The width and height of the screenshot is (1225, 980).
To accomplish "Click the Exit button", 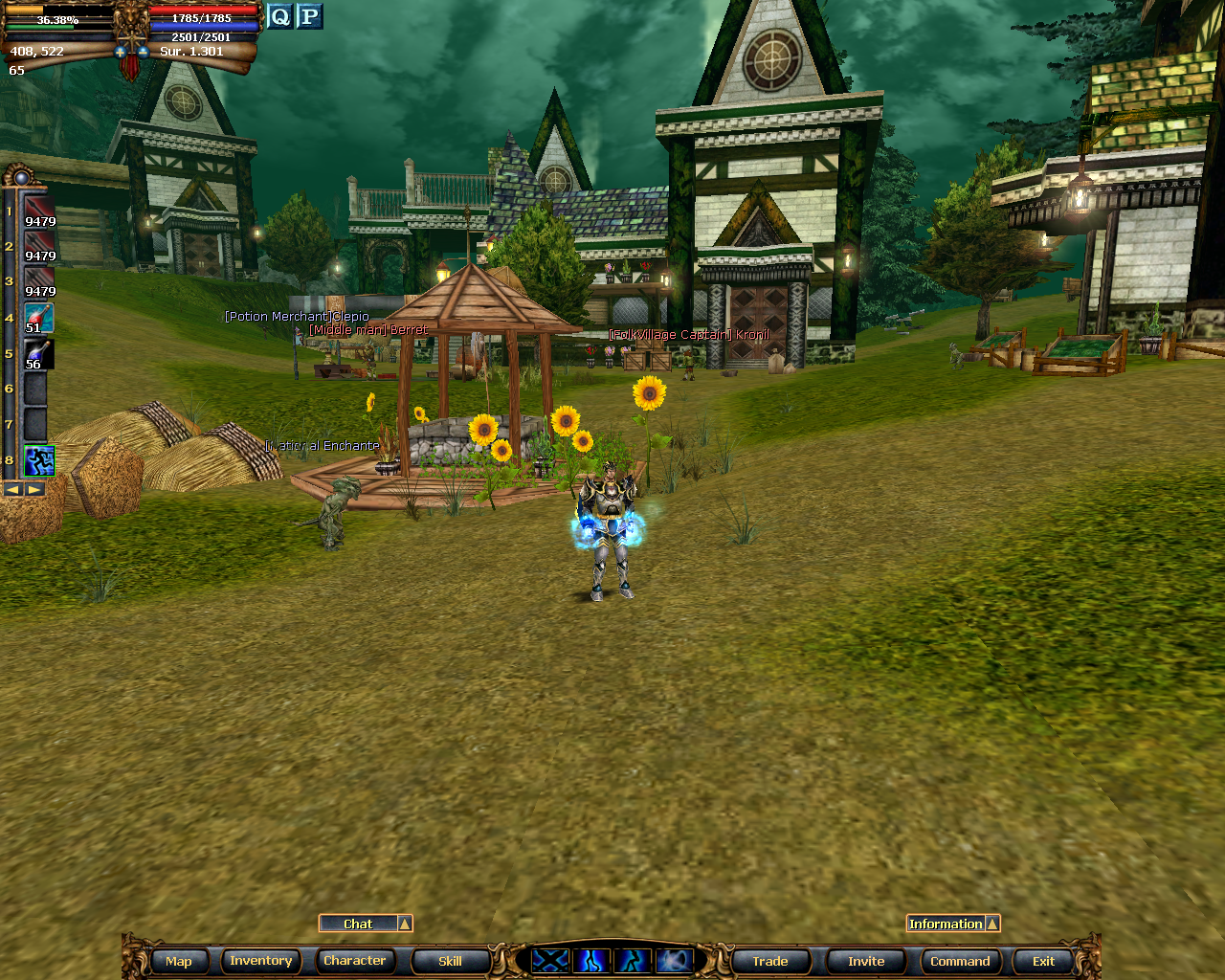I will (x=1043, y=961).
